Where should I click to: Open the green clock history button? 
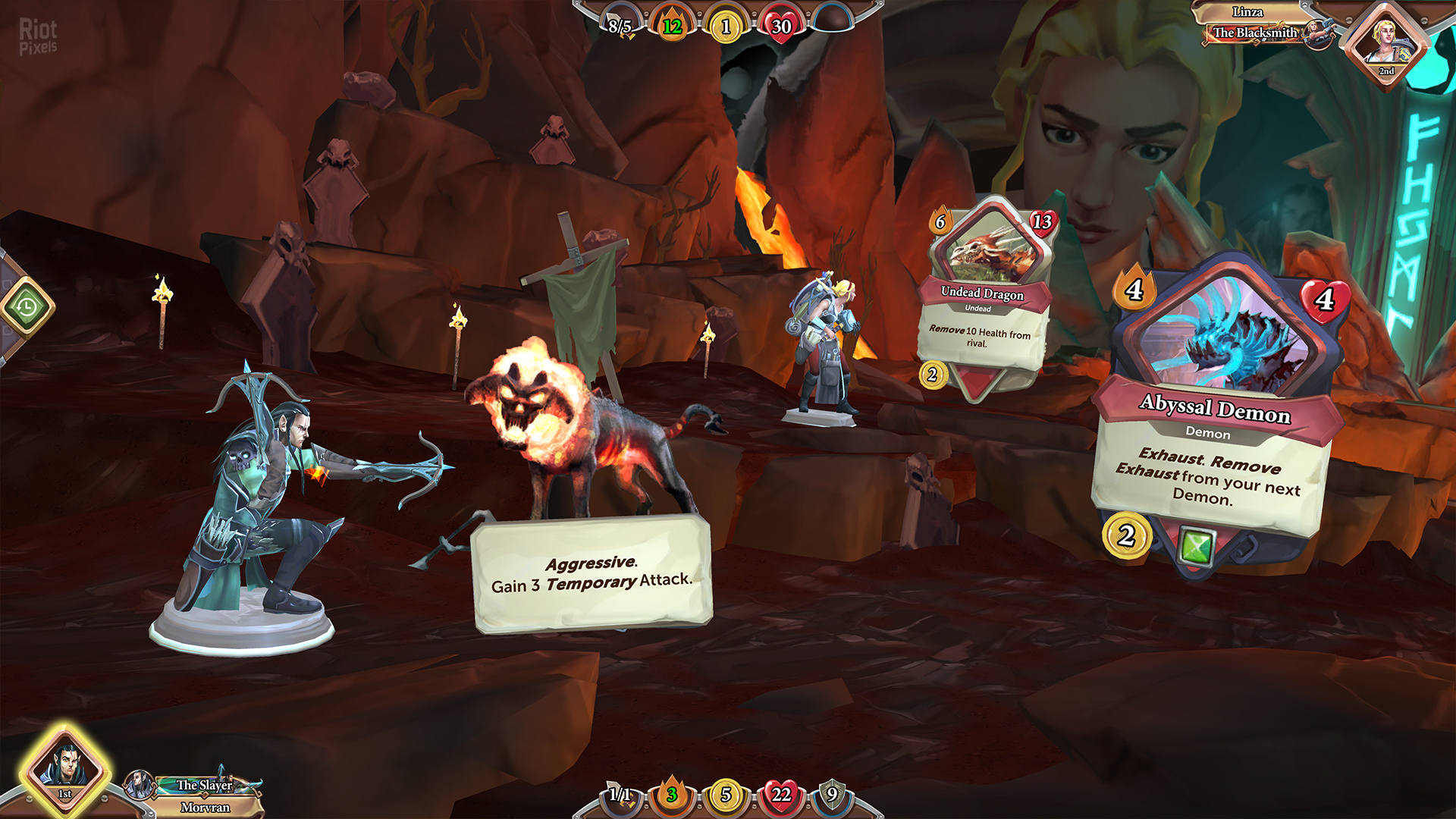(27, 307)
